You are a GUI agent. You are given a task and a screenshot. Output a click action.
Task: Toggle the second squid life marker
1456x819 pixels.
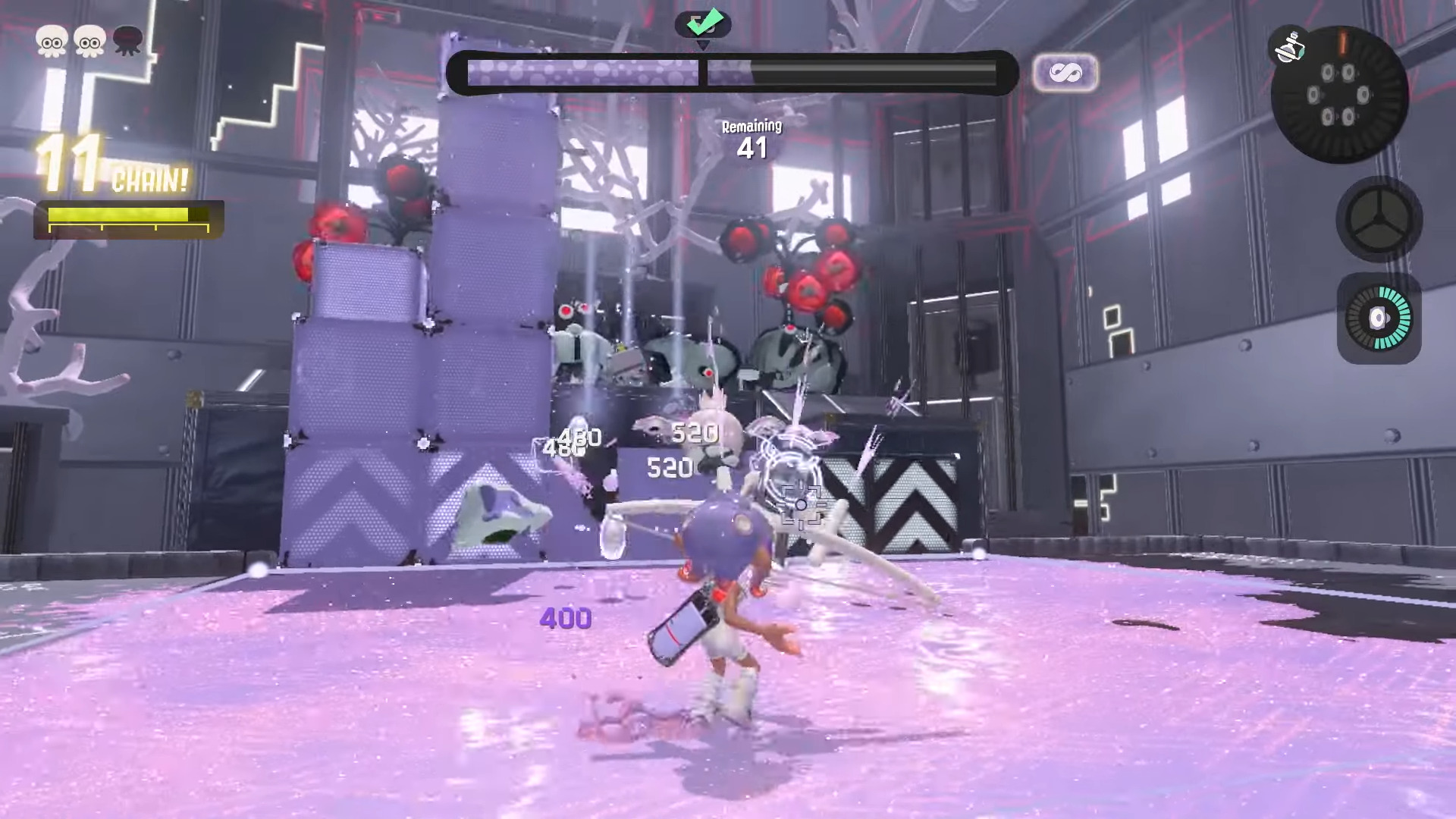click(x=89, y=43)
